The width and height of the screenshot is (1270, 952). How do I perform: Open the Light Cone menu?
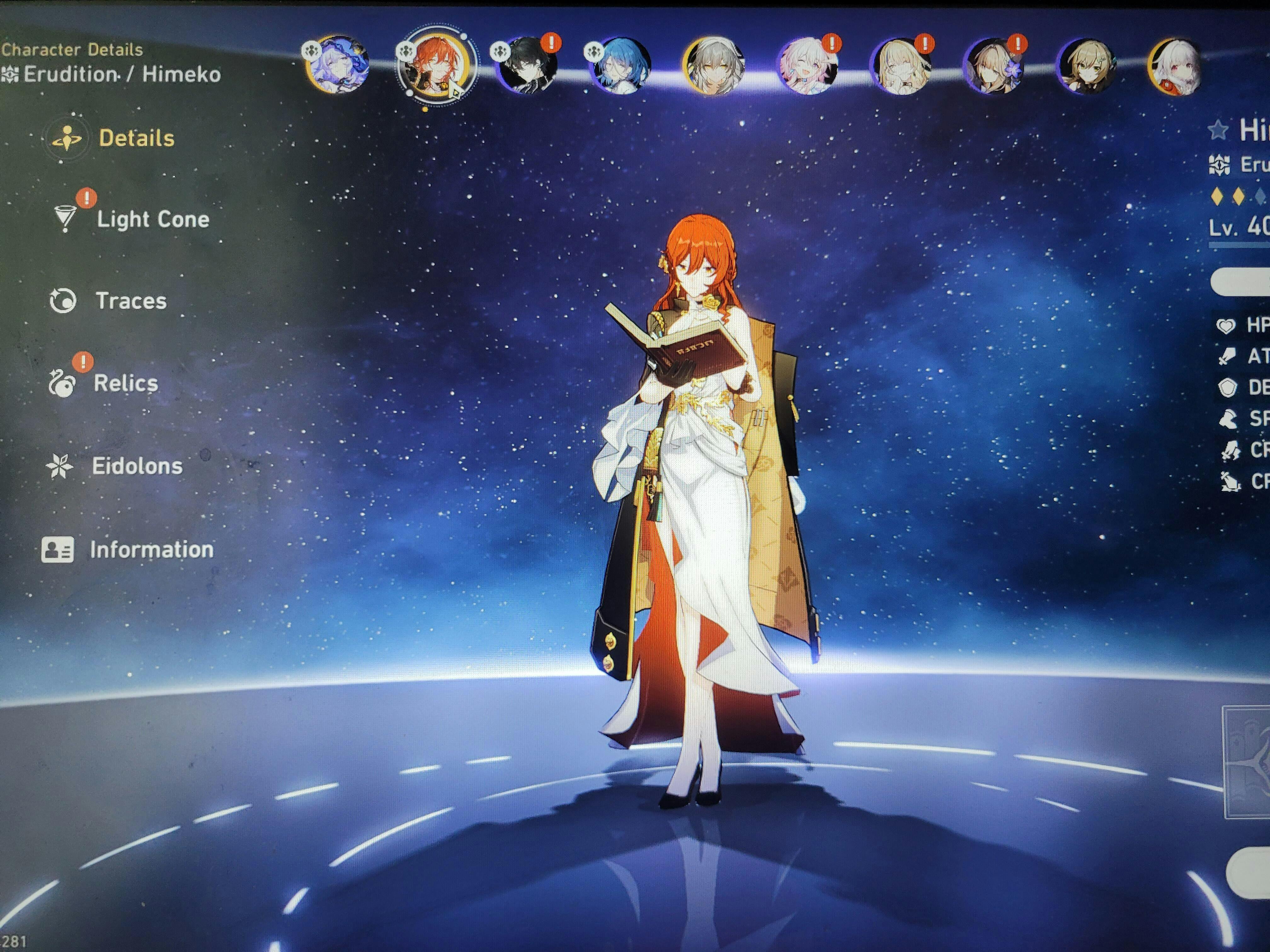click(x=152, y=219)
